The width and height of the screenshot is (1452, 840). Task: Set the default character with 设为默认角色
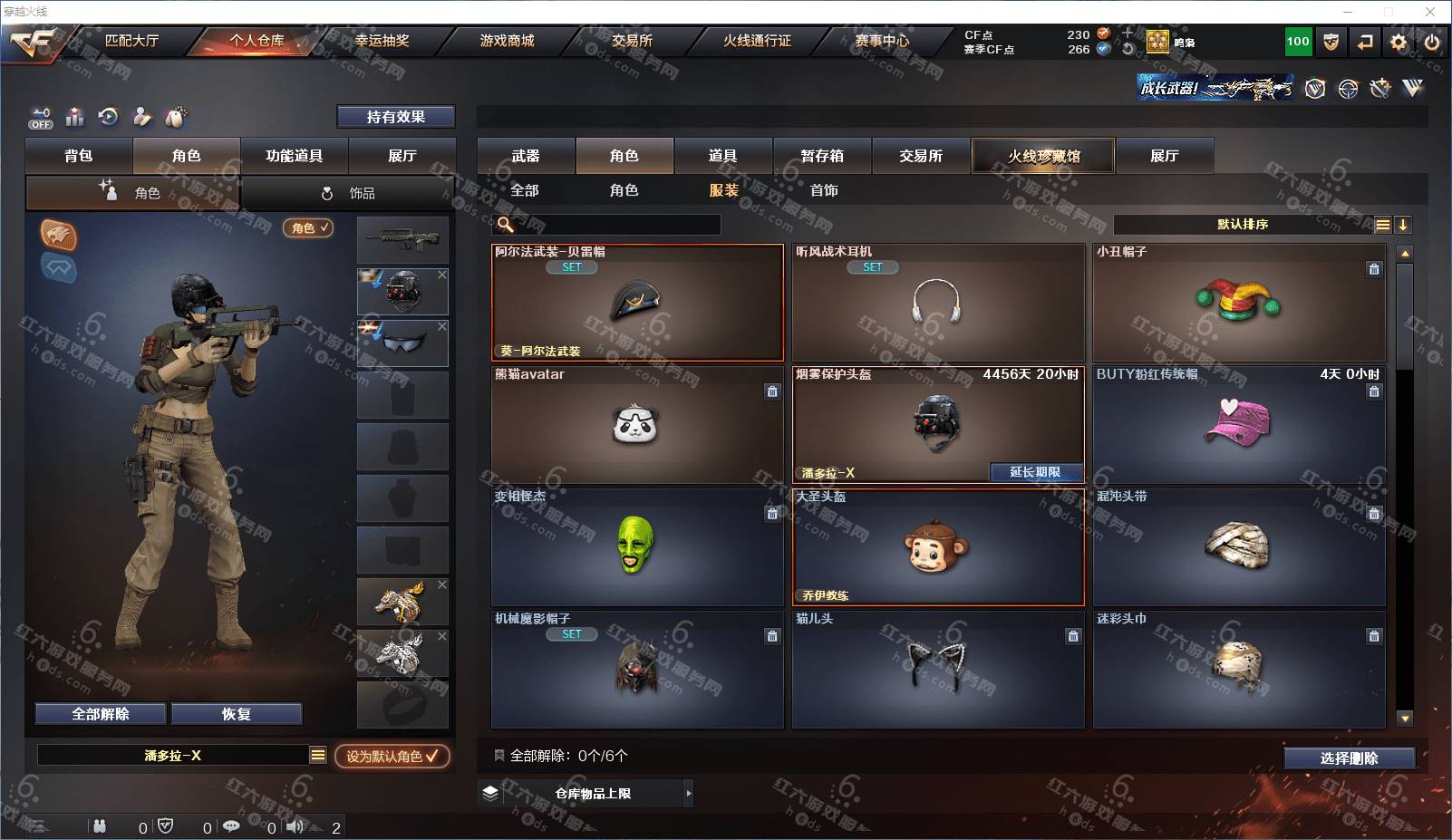(392, 756)
